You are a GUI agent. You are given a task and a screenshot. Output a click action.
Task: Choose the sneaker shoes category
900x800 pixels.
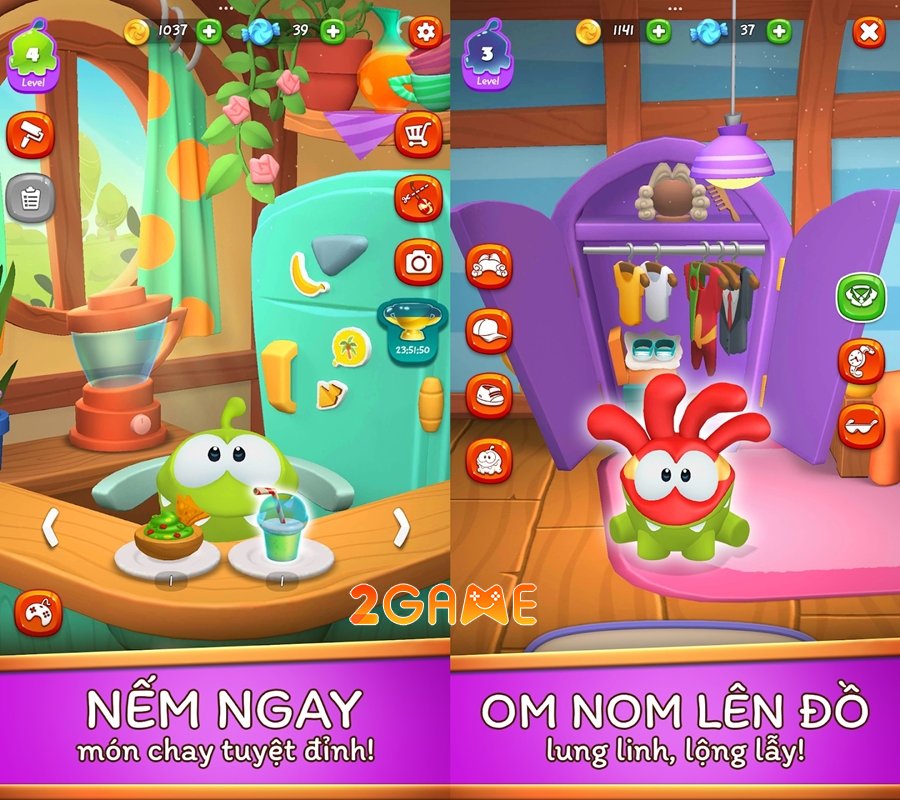coord(489,395)
